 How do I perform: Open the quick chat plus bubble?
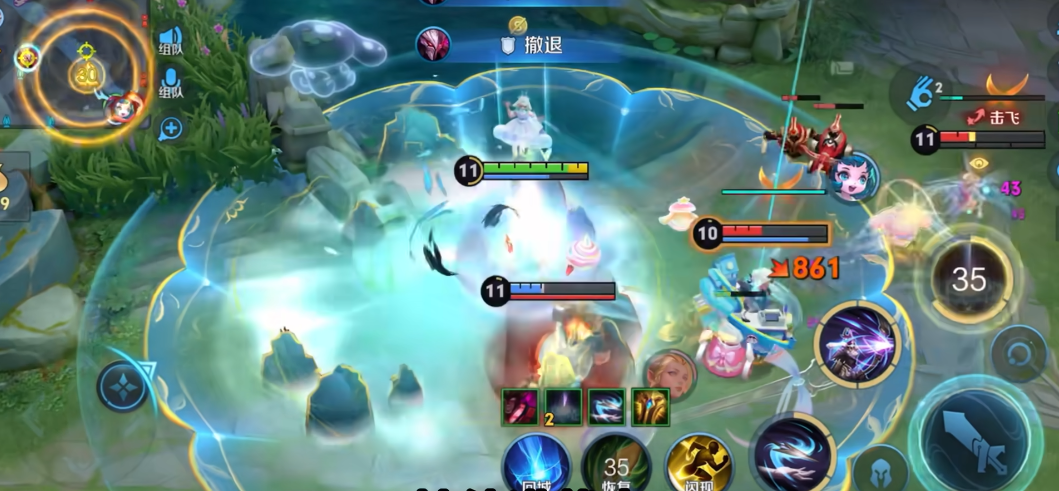click(171, 128)
